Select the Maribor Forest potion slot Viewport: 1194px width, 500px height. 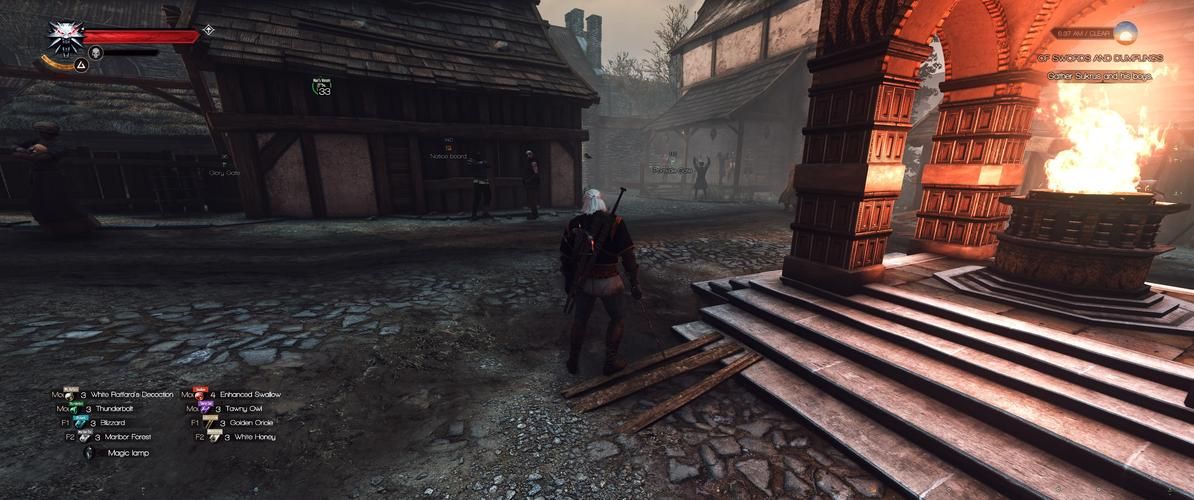point(84,436)
